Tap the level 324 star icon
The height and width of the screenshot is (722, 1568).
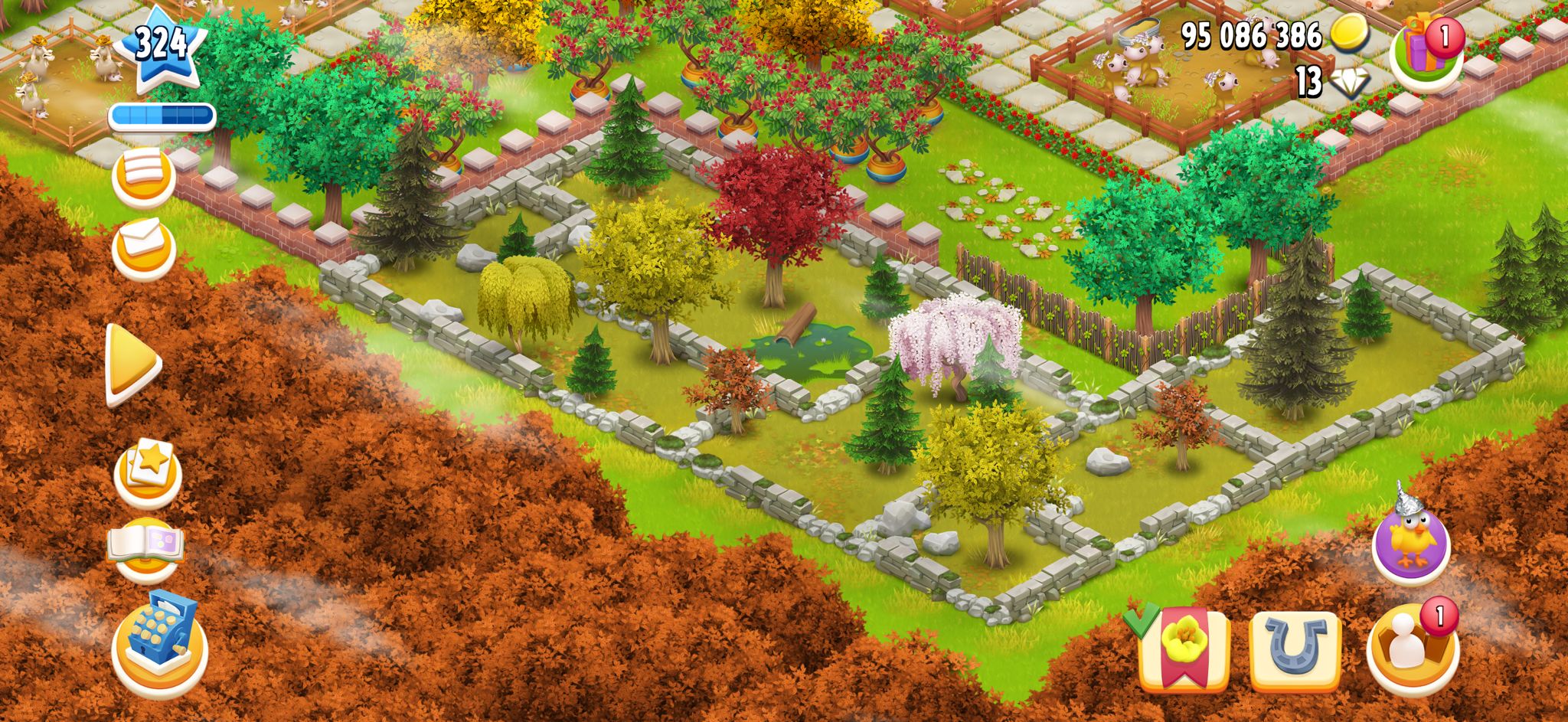[x=162, y=46]
